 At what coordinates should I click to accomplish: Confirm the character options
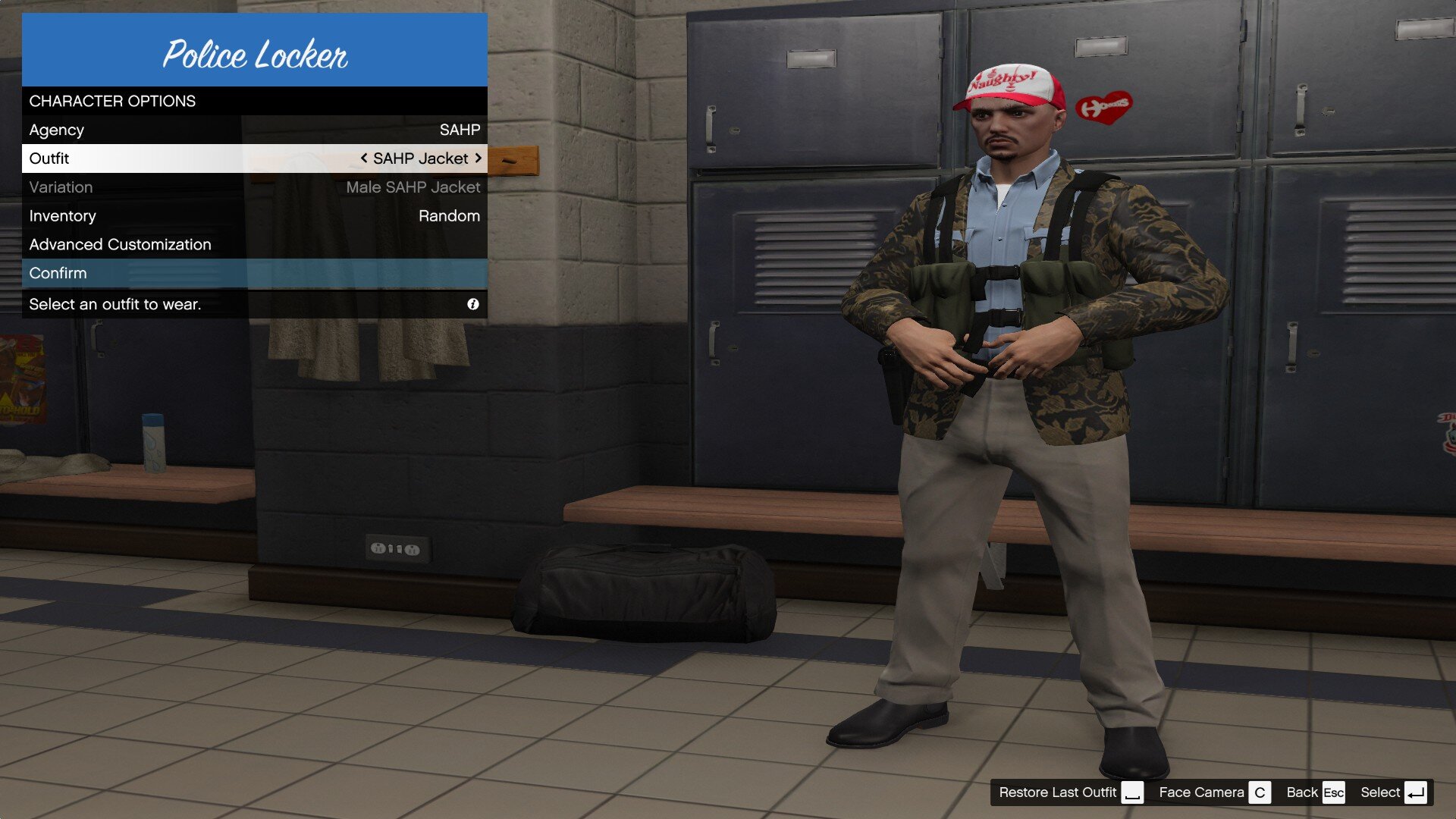pos(254,273)
